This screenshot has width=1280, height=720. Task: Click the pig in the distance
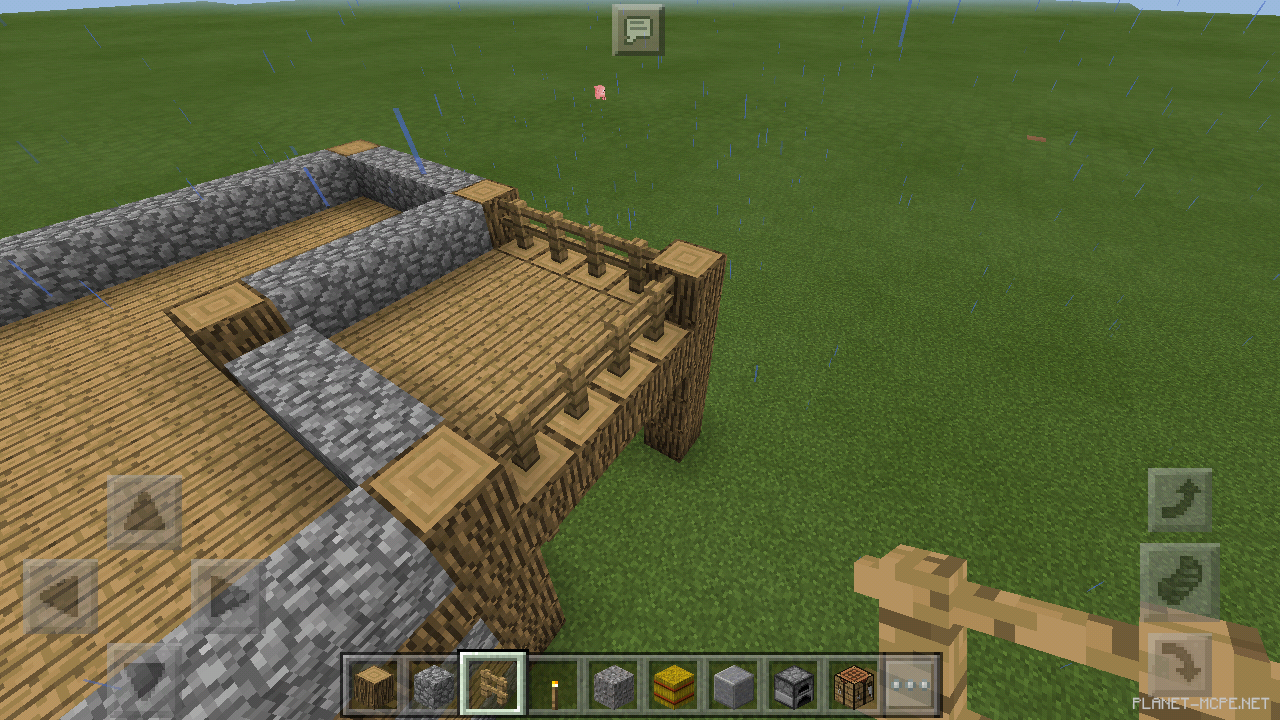(601, 91)
